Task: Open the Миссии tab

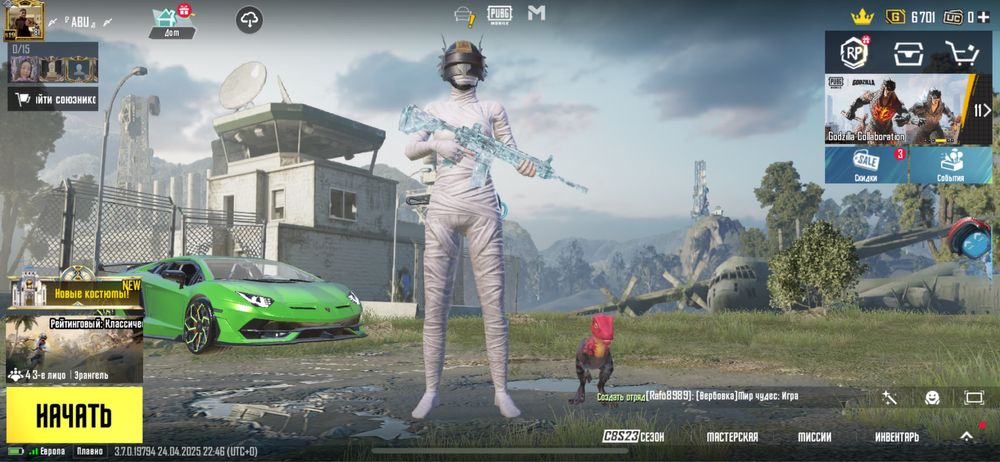Action: click(814, 437)
